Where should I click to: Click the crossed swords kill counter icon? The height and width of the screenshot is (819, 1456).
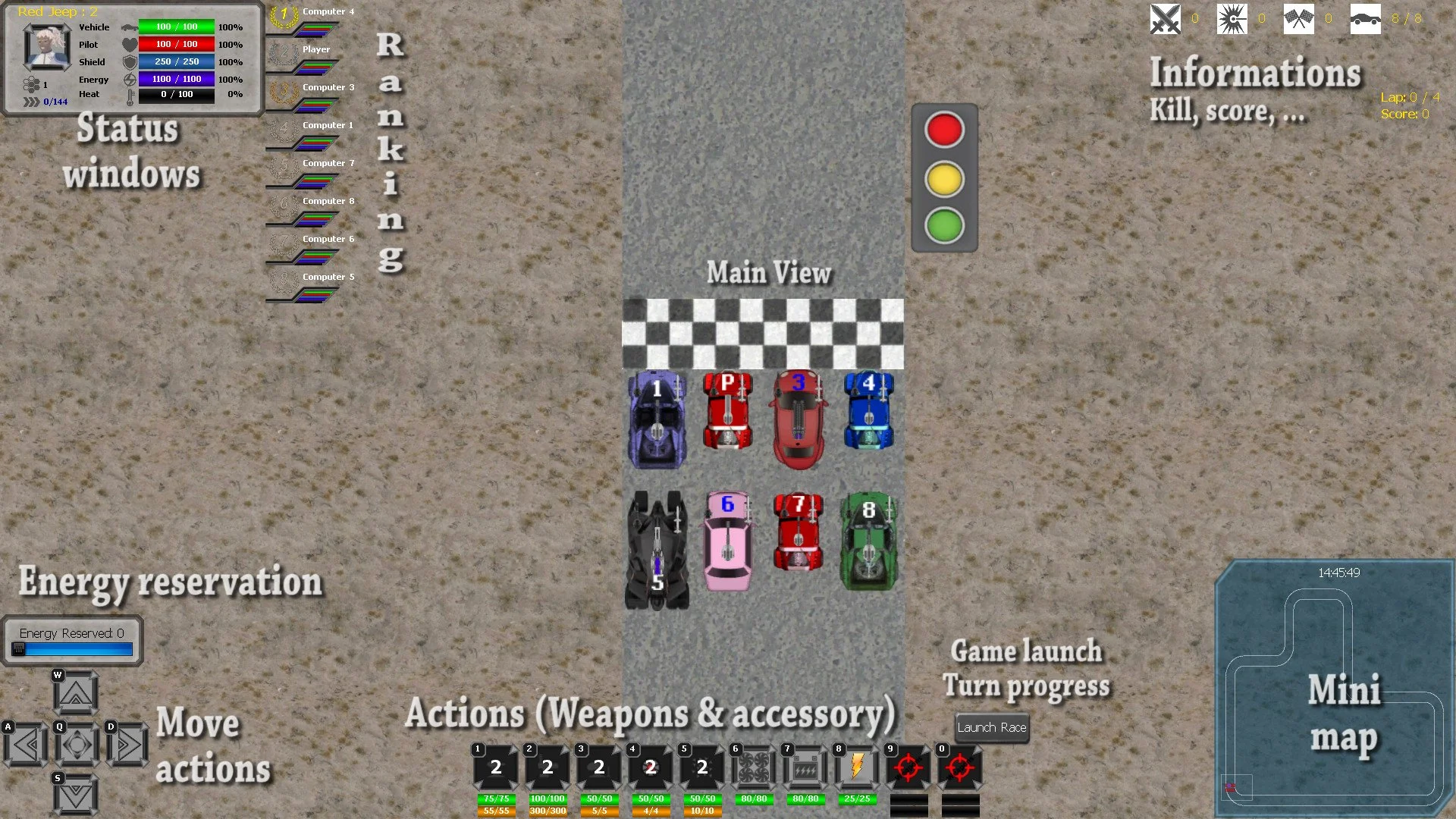(x=1164, y=19)
